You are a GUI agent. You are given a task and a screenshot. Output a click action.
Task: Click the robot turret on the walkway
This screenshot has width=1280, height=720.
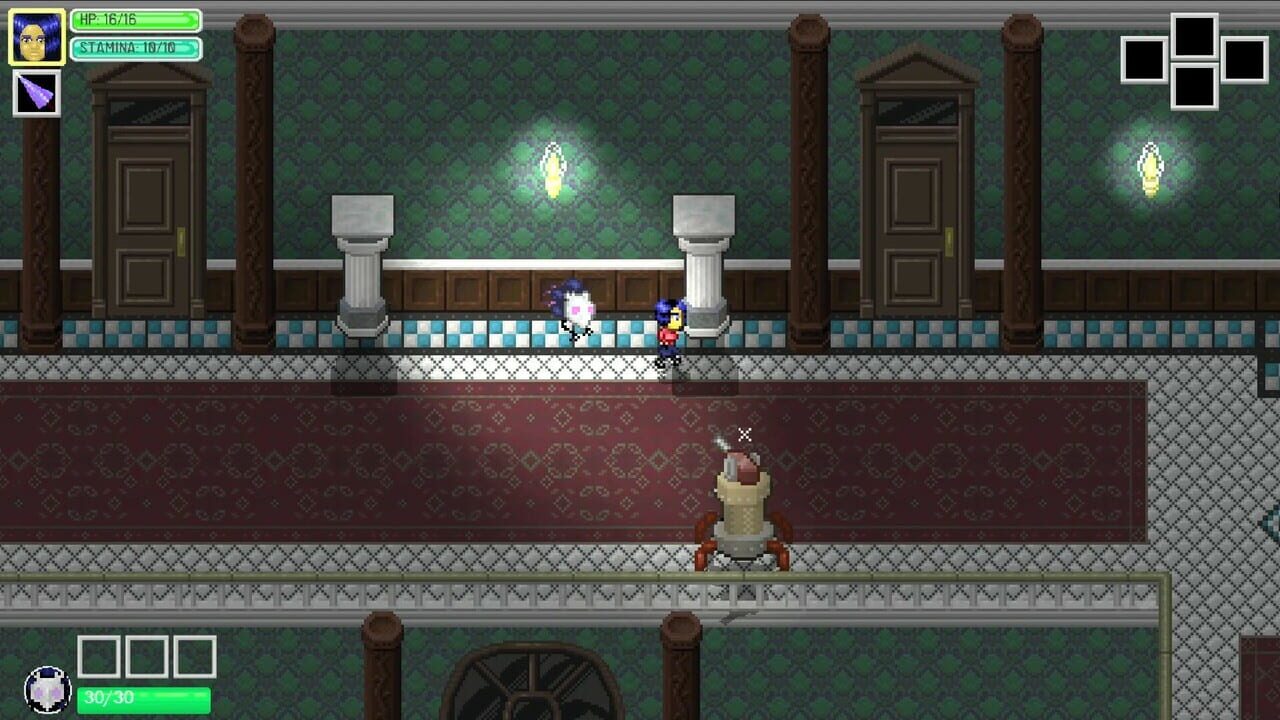(x=742, y=510)
